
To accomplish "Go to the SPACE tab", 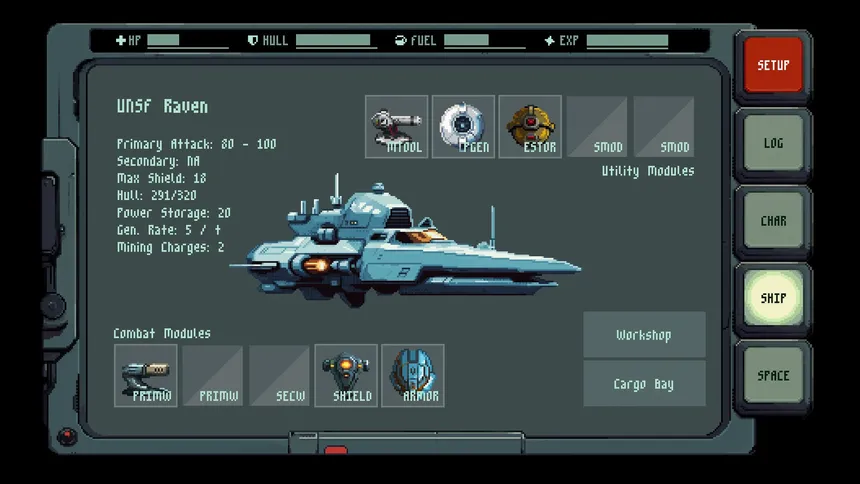I will click(773, 376).
